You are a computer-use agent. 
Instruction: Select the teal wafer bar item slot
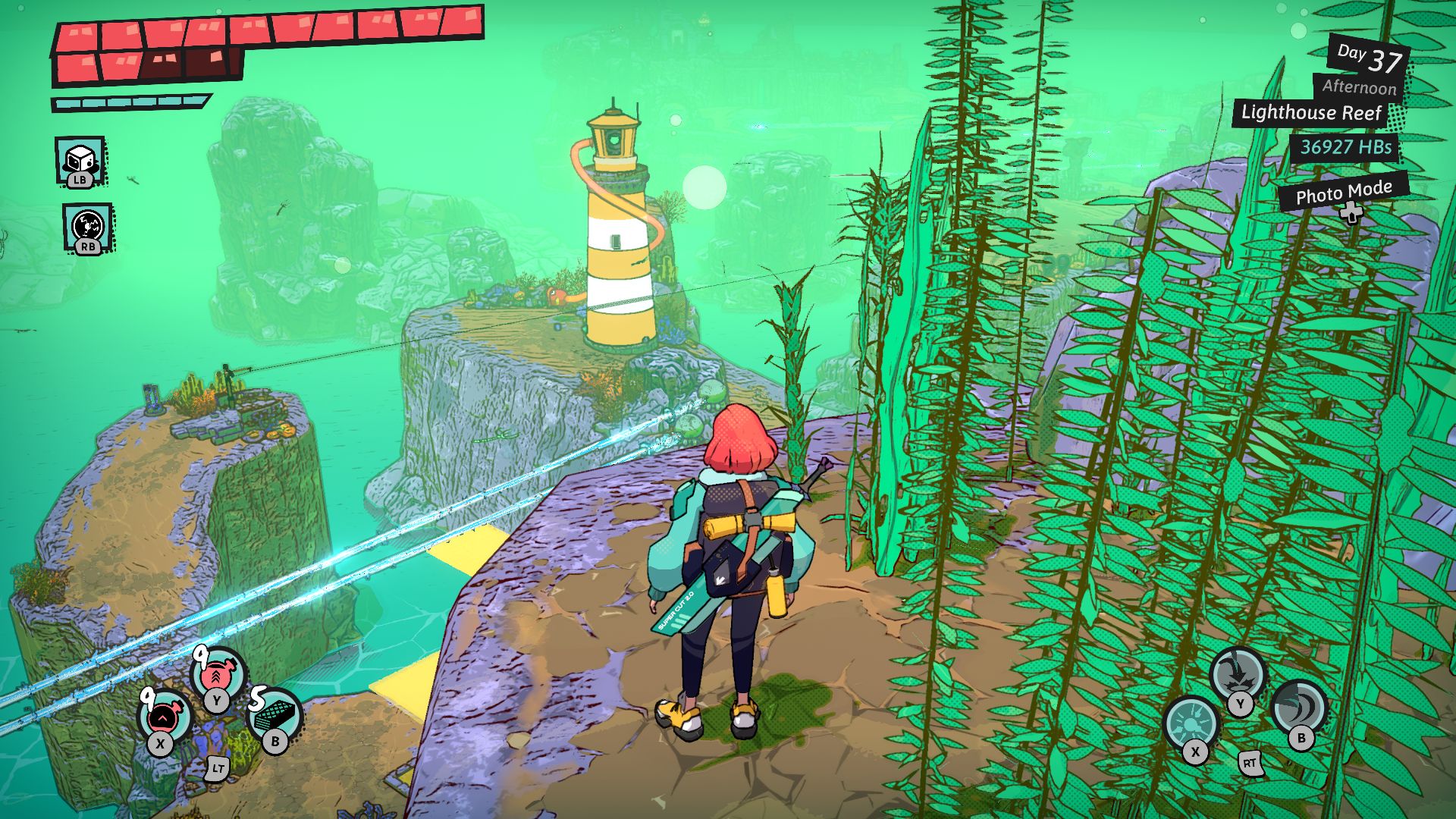point(275,715)
